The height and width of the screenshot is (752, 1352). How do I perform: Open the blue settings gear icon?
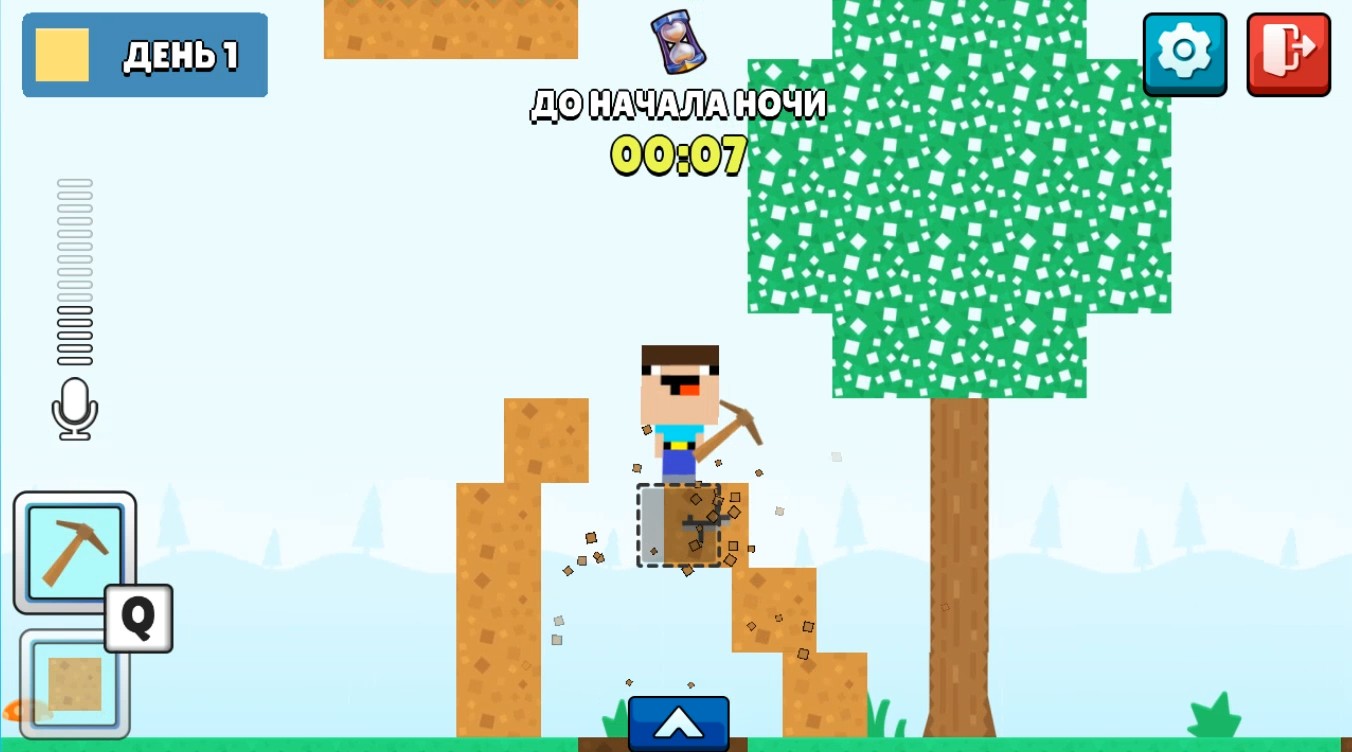point(1184,54)
